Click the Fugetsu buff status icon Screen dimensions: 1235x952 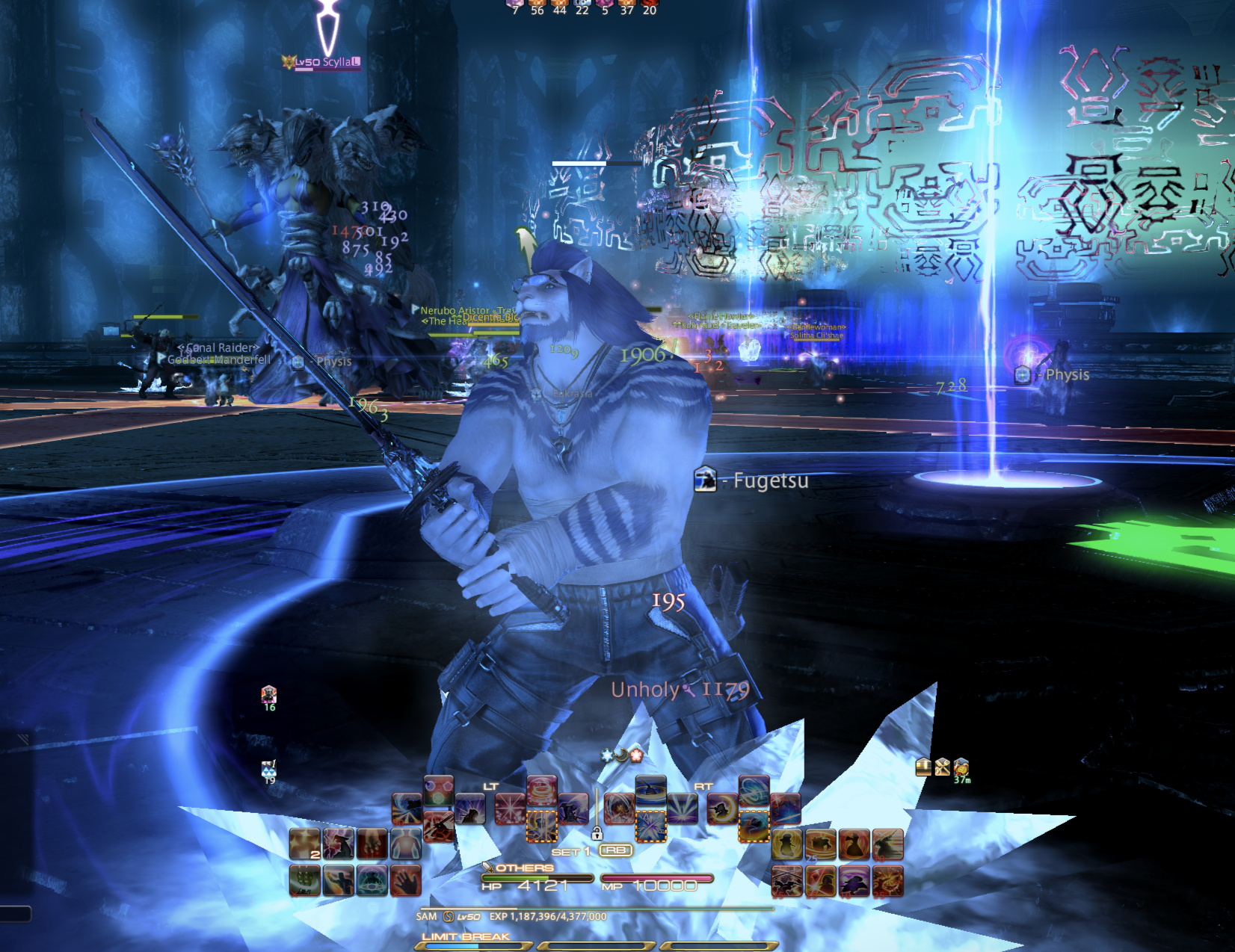(705, 480)
